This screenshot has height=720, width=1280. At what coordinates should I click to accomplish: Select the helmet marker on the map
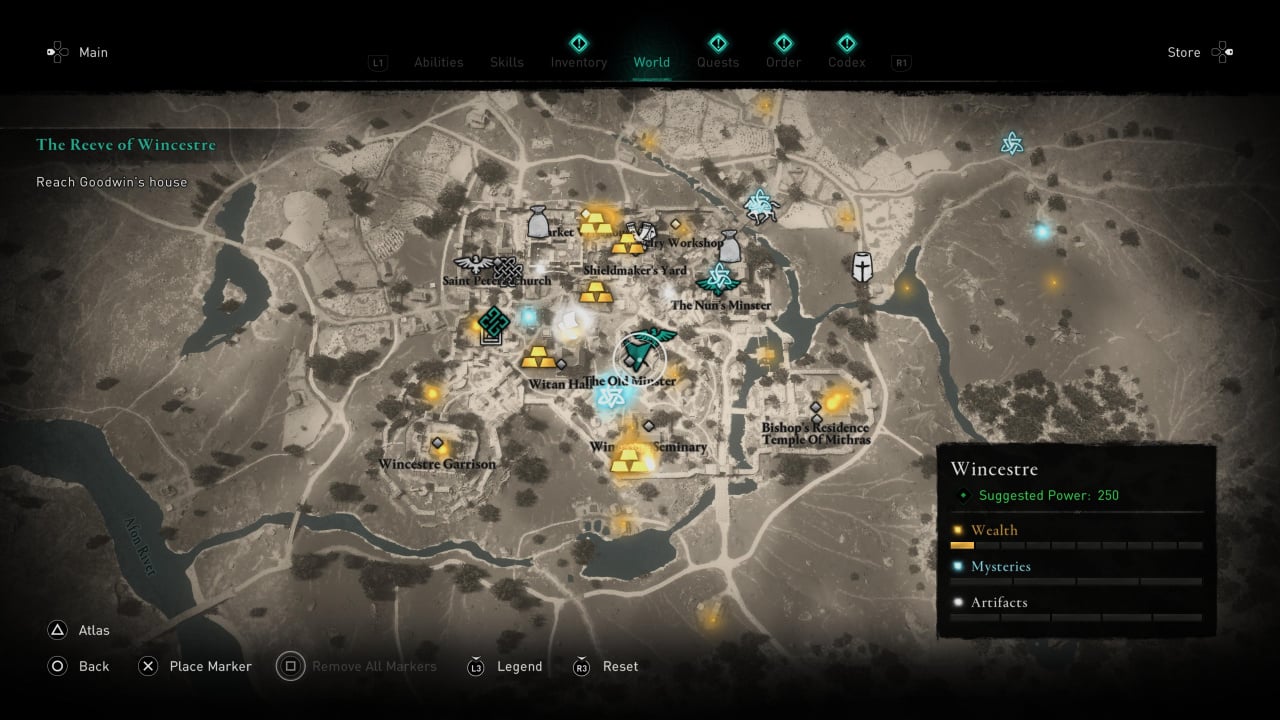click(862, 266)
